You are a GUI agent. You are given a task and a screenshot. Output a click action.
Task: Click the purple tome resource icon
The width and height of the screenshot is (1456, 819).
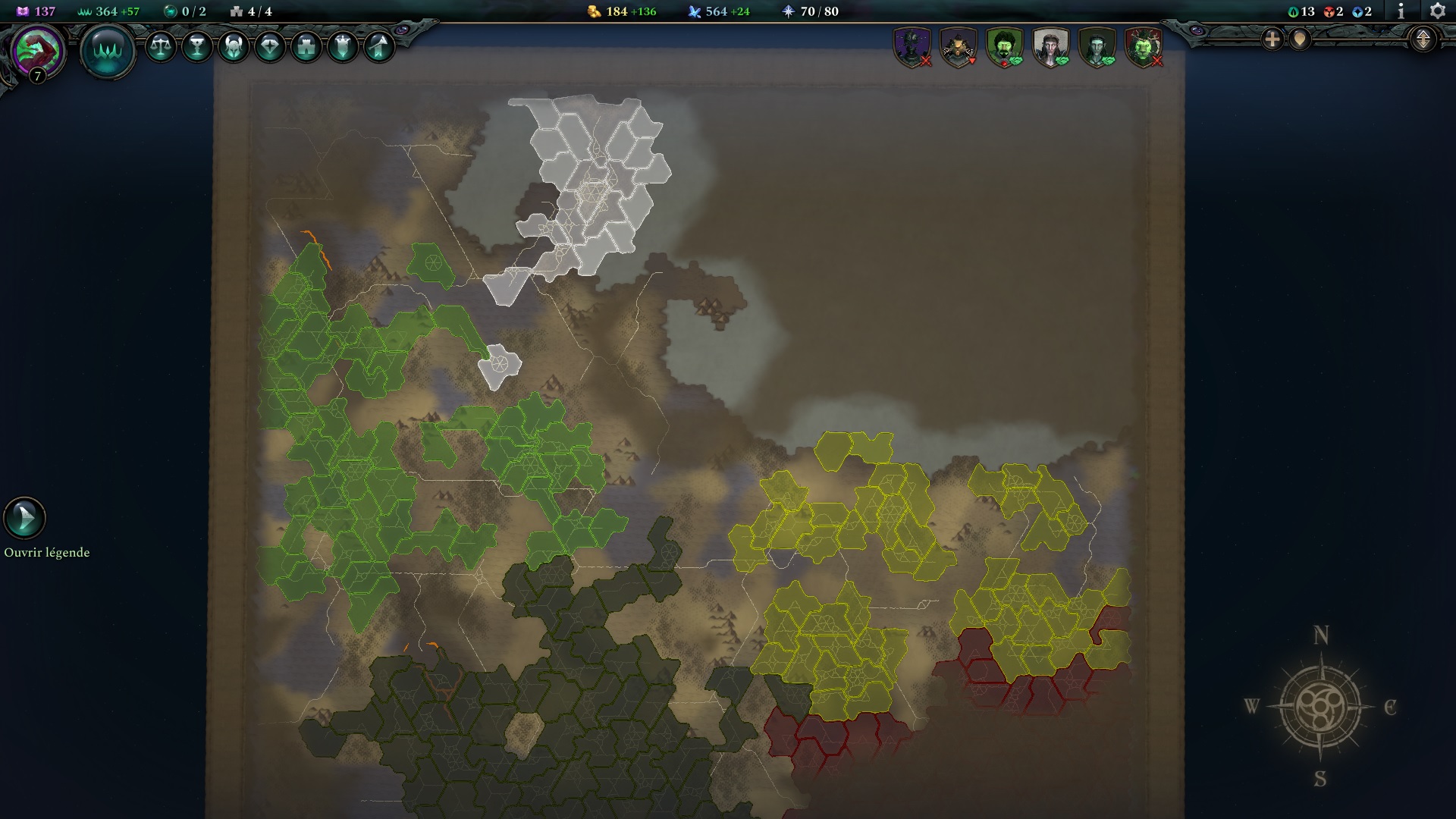(21, 11)
